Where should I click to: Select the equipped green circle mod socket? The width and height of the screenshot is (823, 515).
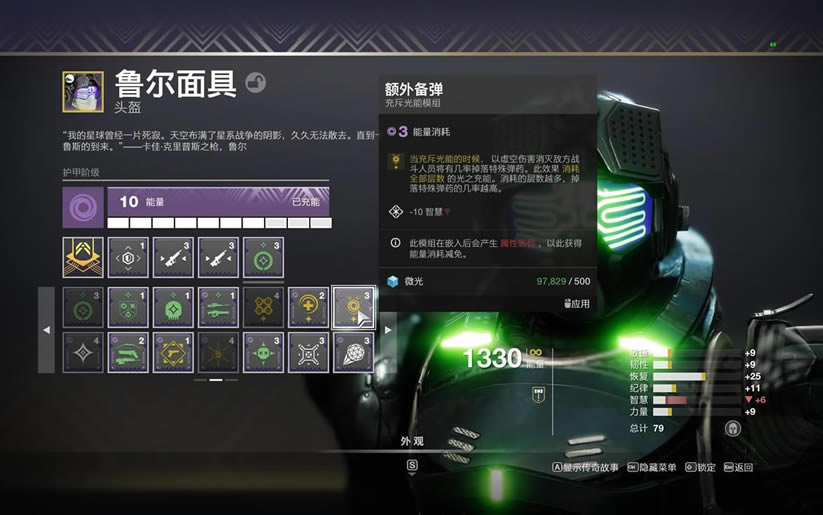click(x=263, y=257)
